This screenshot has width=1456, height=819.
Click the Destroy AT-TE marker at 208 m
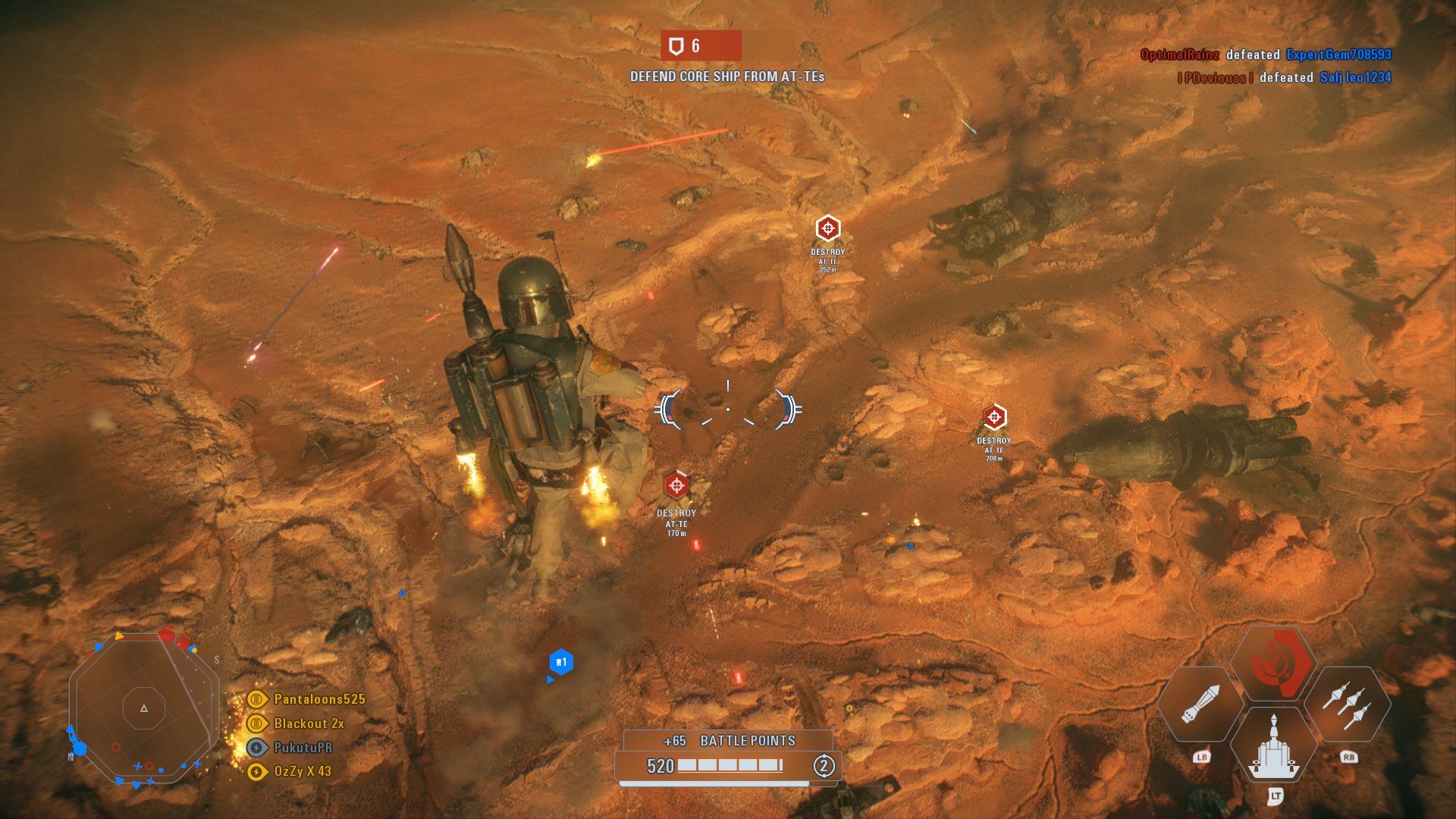[993, 417]
